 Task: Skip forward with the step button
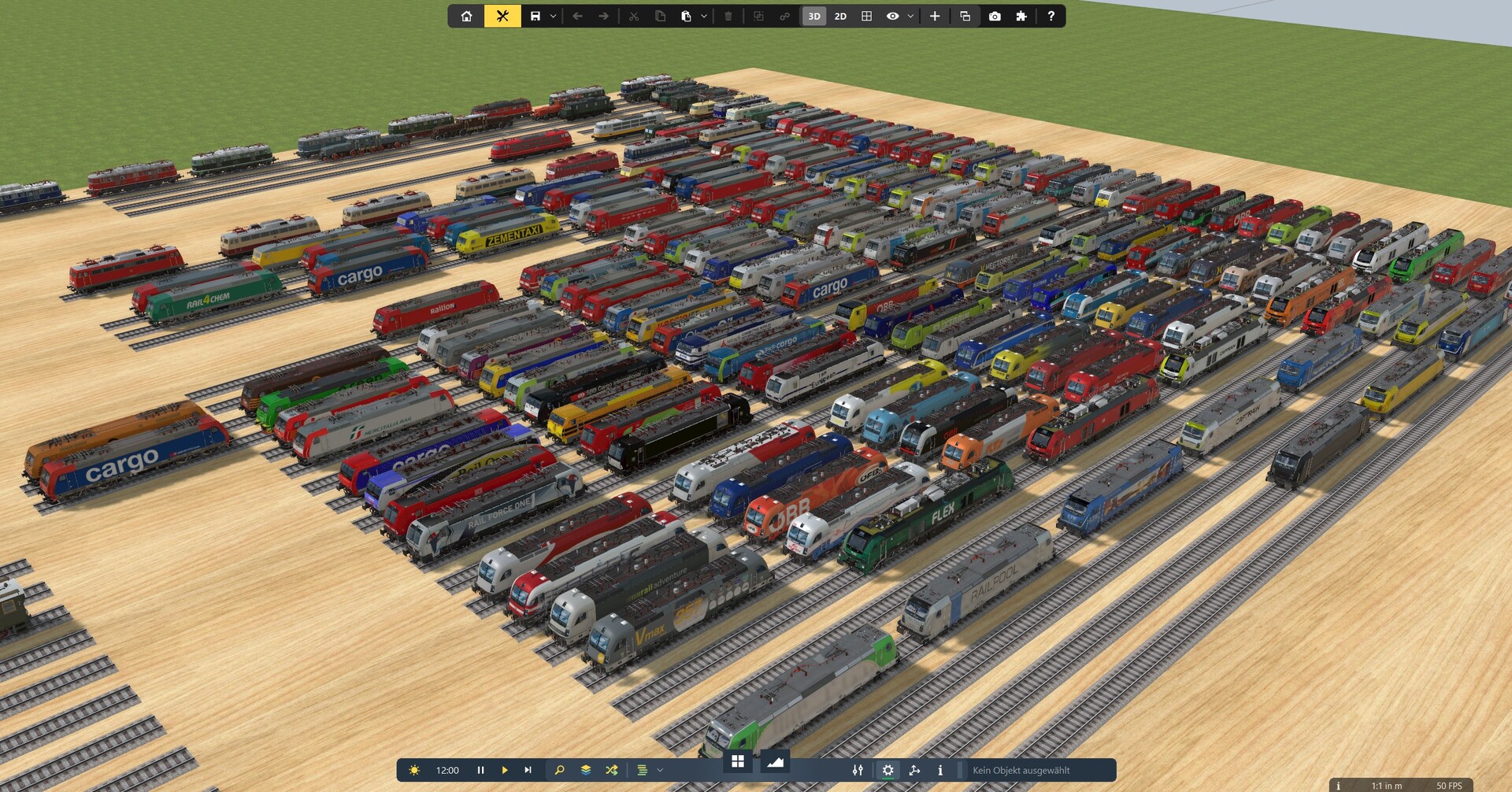click(528, 770)
